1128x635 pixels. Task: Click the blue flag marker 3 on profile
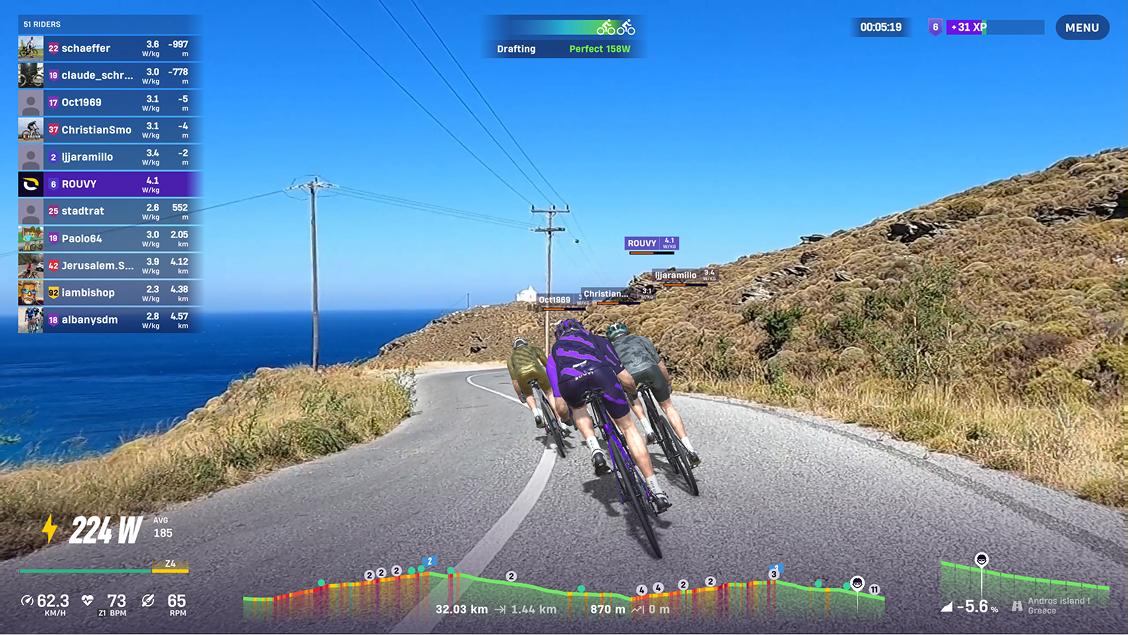[x=774, y=572]
